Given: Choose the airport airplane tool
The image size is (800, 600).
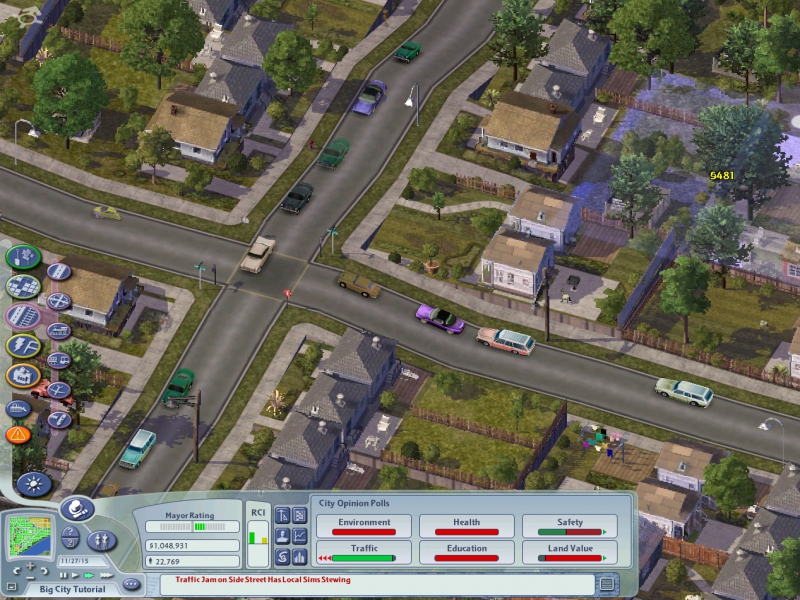Looking at the screenshot, I should point(58,390).
